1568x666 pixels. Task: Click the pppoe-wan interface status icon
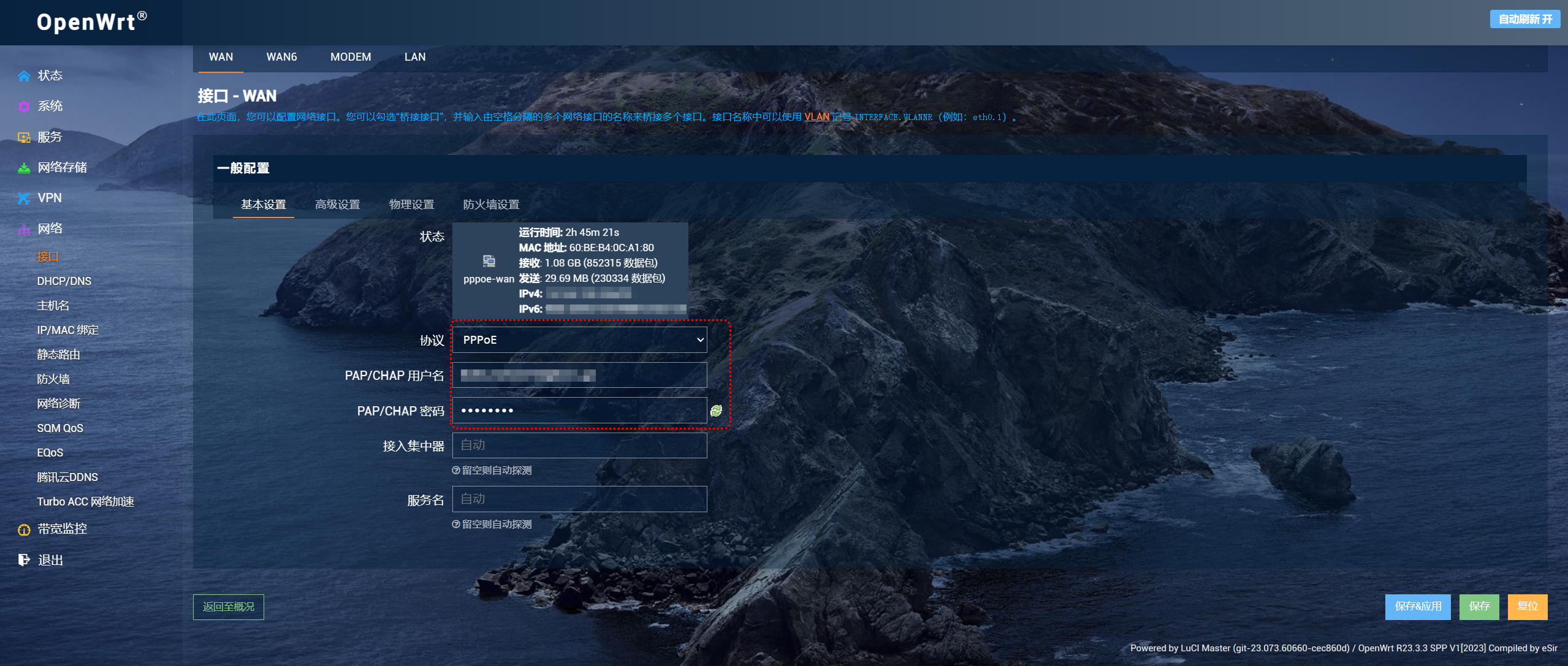[489, 260]
